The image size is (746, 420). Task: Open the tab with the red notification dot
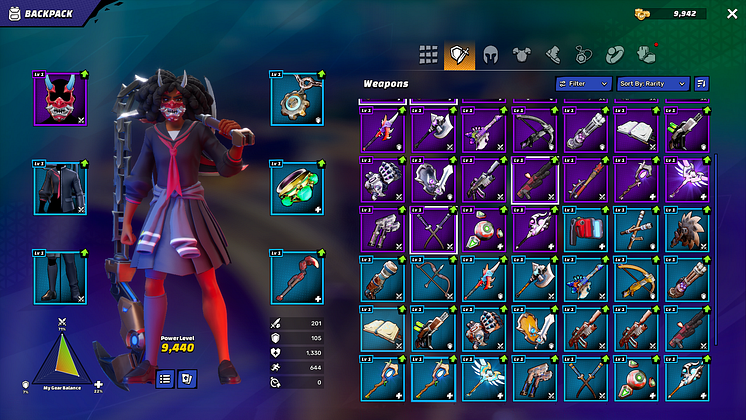(645, 55)
